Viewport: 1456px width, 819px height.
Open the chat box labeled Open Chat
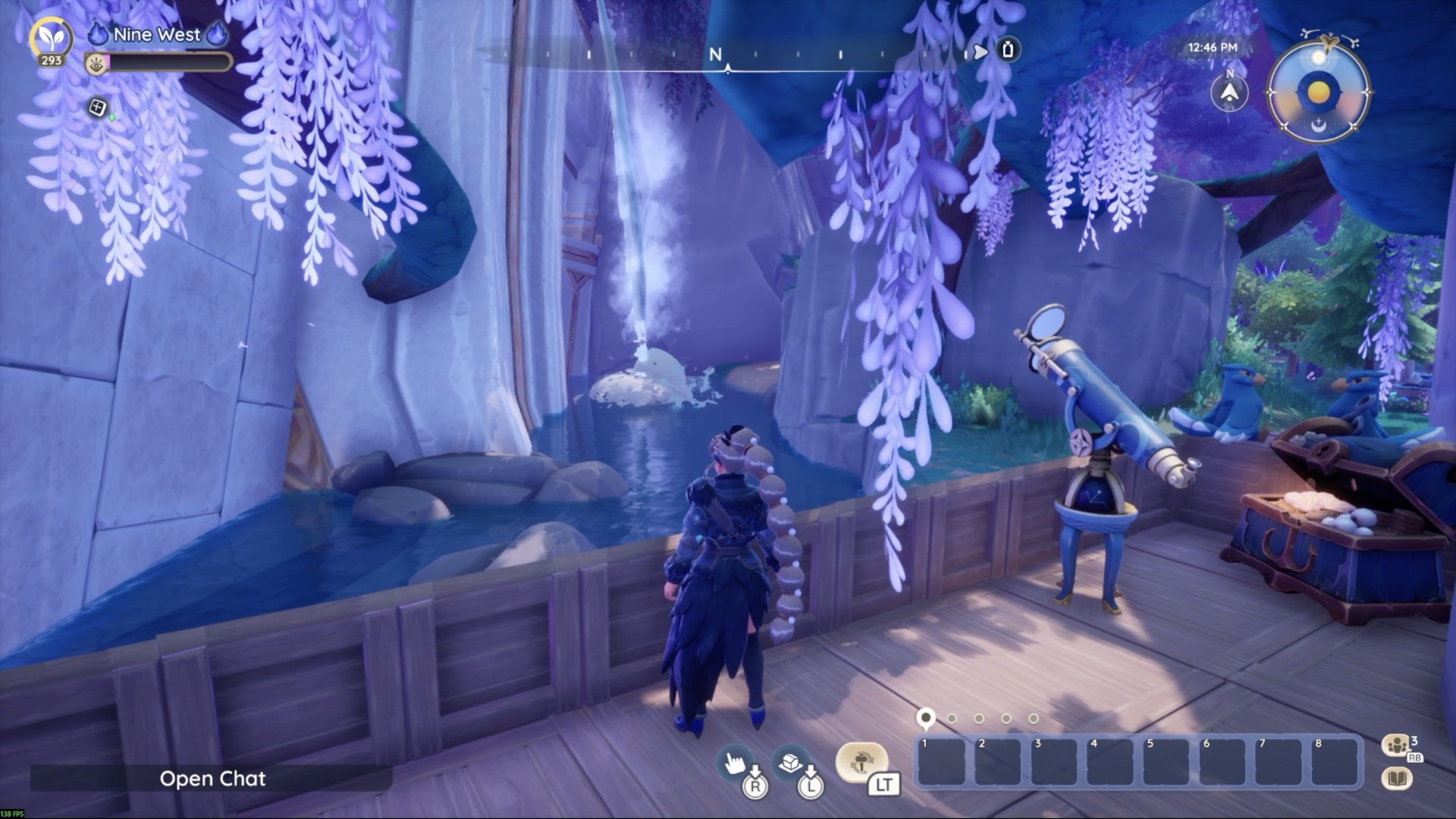(212, 779)
